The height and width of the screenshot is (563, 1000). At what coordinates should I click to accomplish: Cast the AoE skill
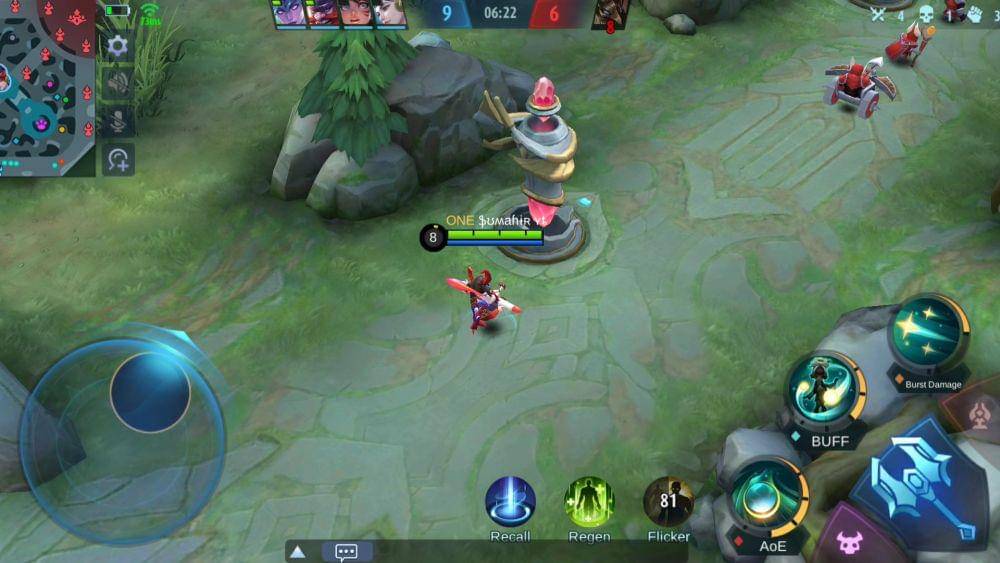[768, 497]
